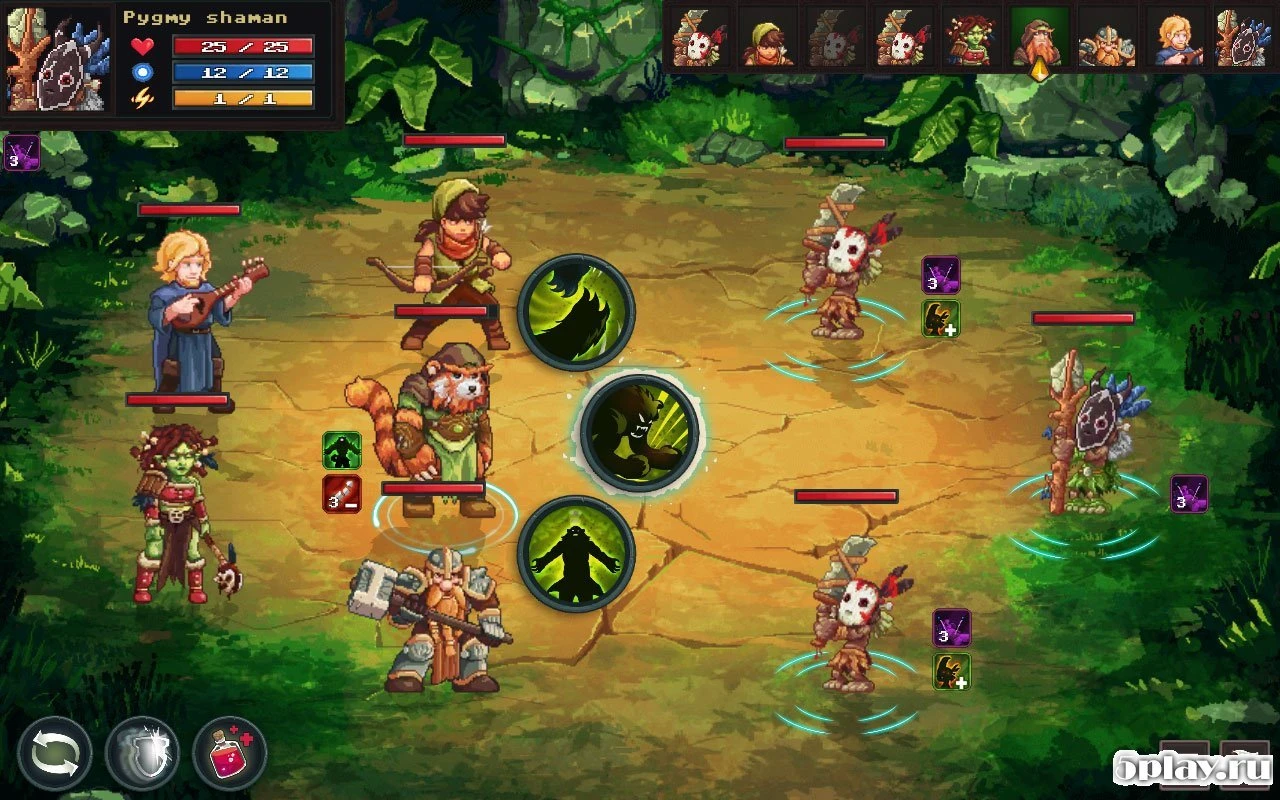1280x800 pixels.
Task: Choose the bear maul attack ability
Action: coord(640,432)
